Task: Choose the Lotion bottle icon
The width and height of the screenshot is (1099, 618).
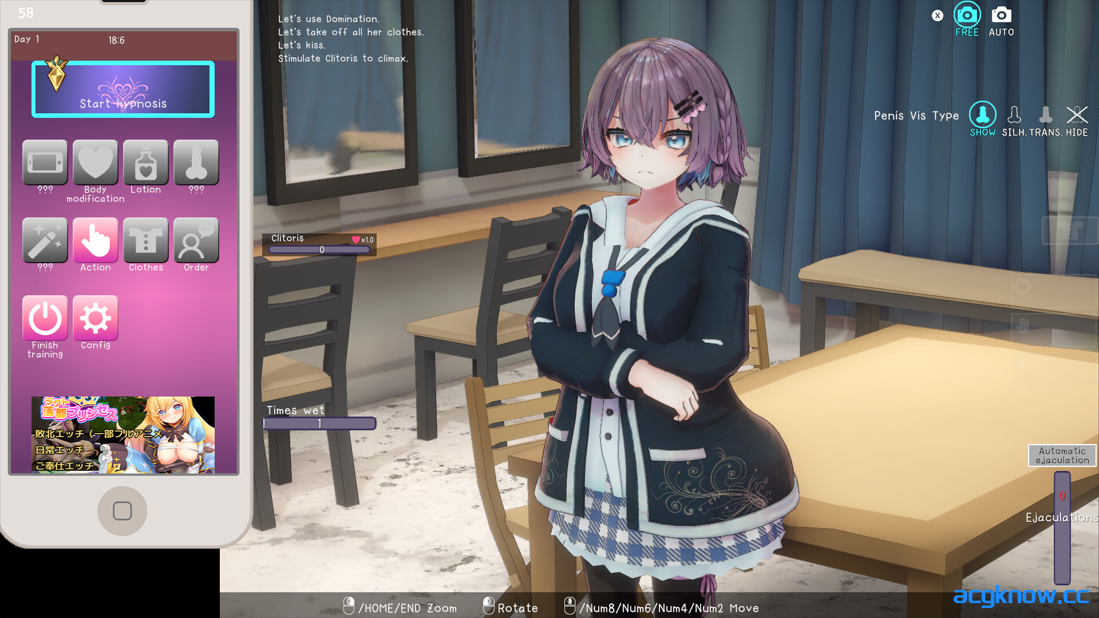Action: (146, 163)
